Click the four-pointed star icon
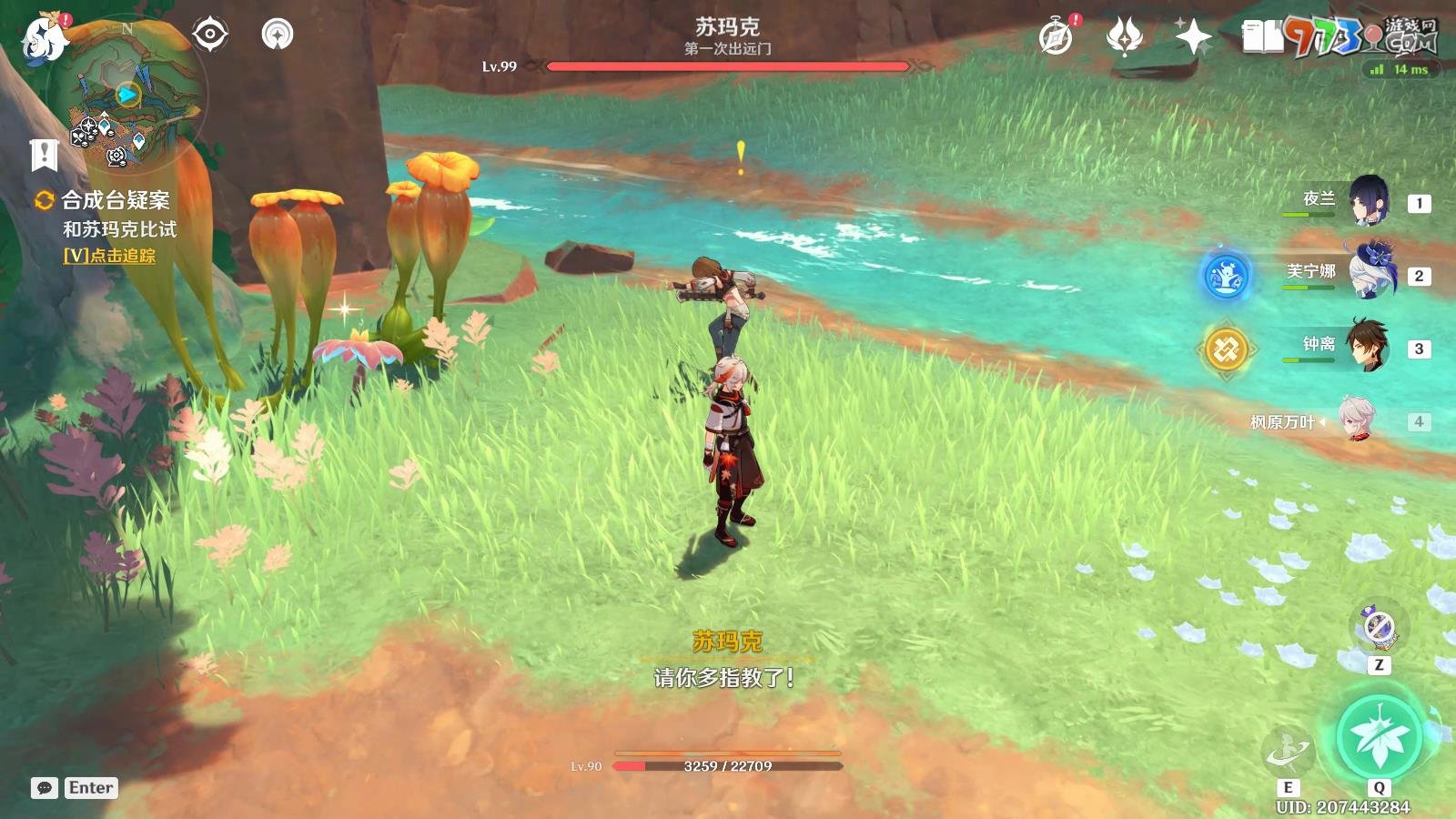This screenshot has width=1456, height=819. click(x=1192, y=38)
